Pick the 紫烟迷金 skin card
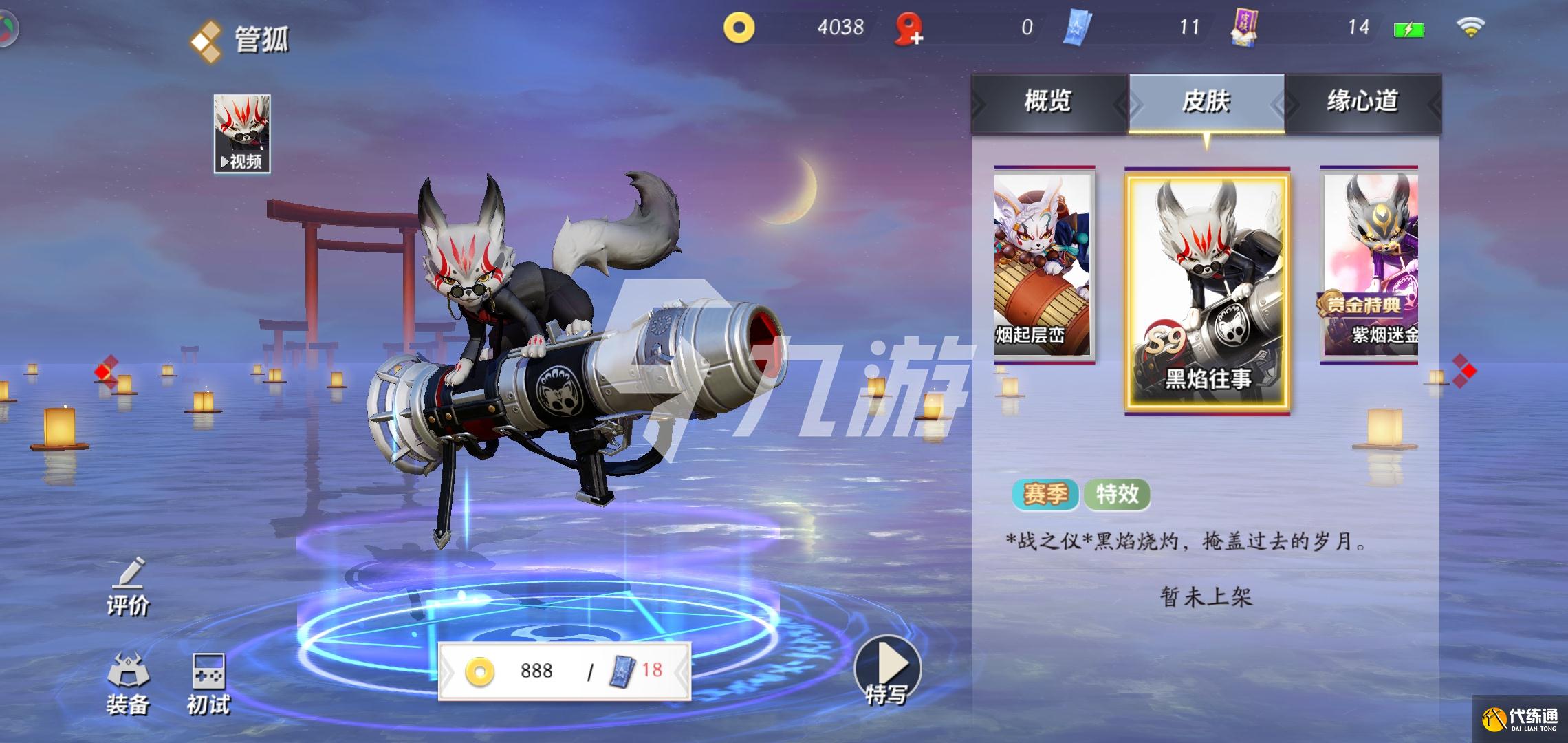1568x743 pixels. click(1370, 264)
